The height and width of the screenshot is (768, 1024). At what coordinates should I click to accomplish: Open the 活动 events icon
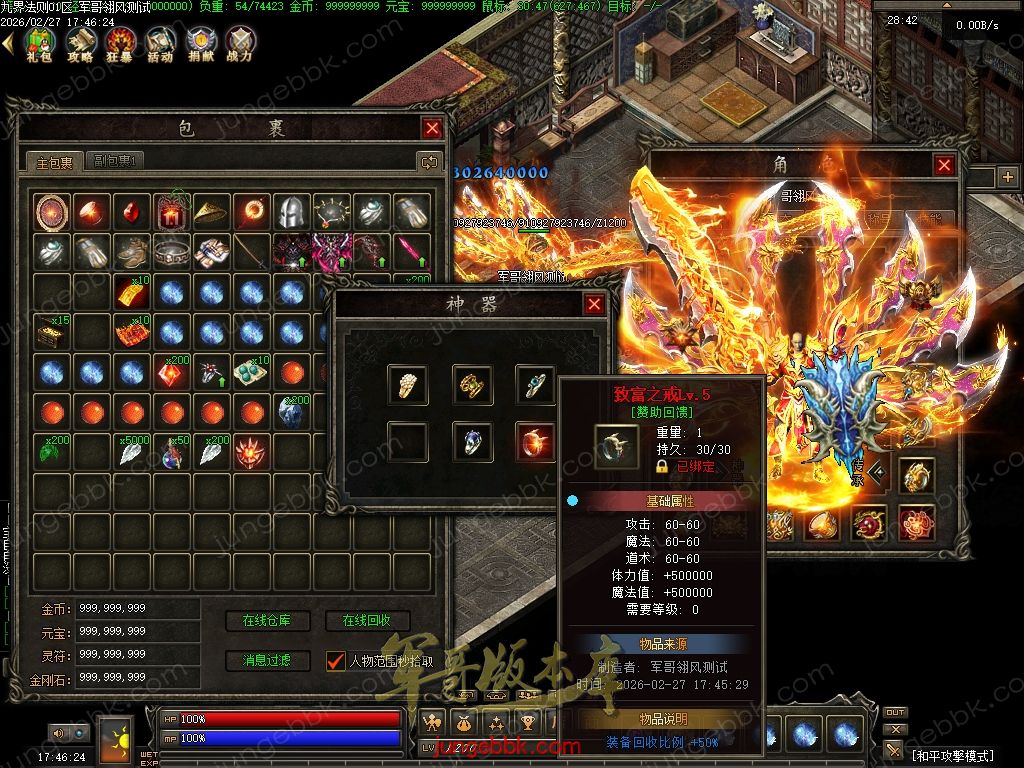tap(160, 42)
